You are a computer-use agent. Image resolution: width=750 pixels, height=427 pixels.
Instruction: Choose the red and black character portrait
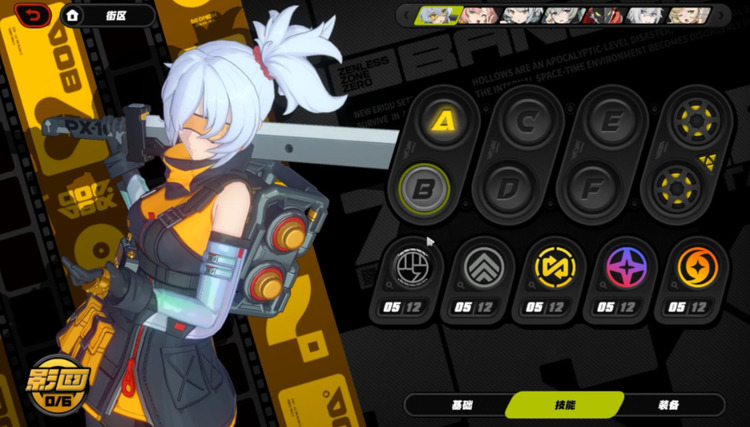[x=603, y=15]
